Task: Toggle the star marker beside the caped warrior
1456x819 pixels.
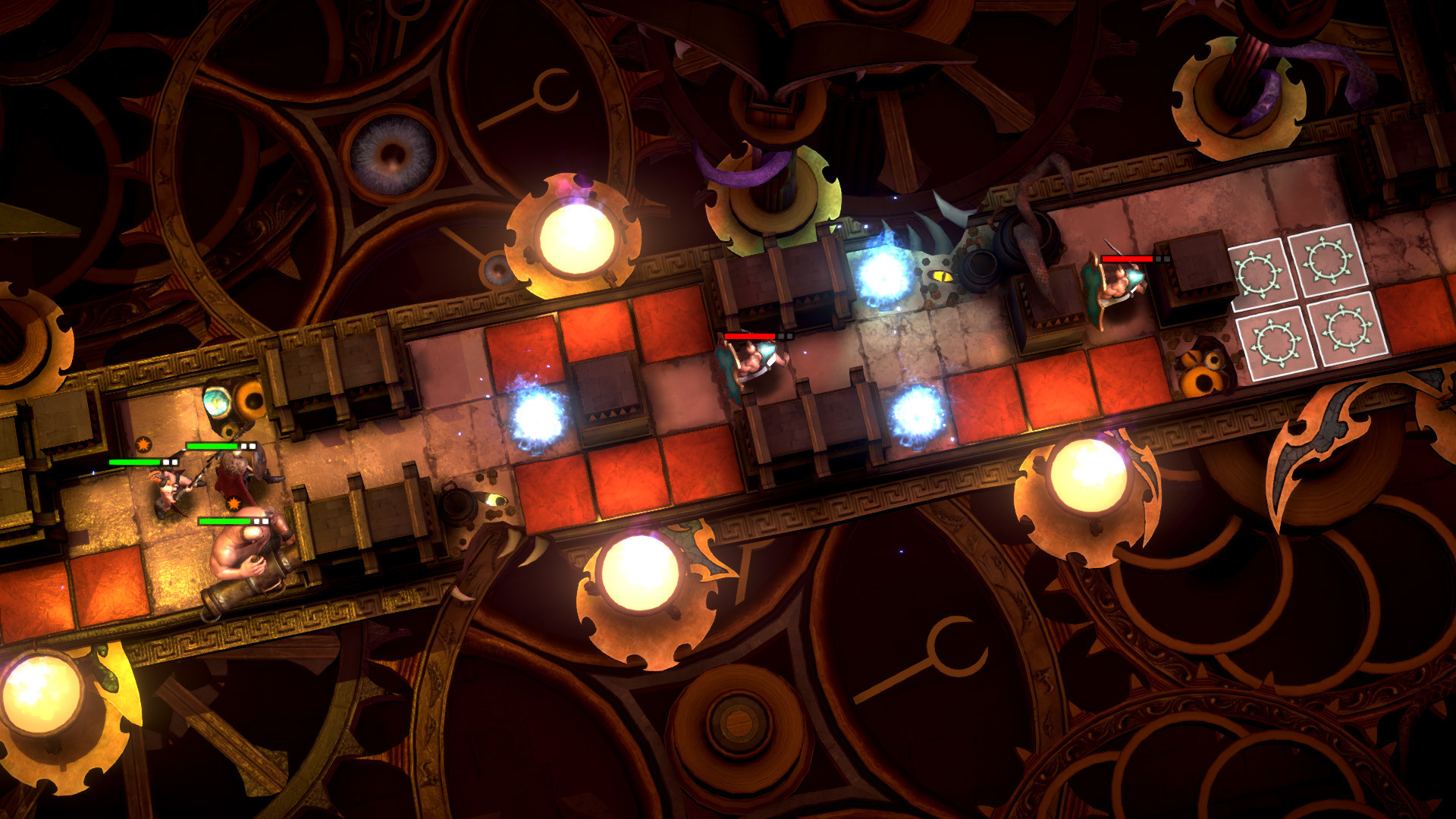Action: pyautogui.click(x=234, y=503)
